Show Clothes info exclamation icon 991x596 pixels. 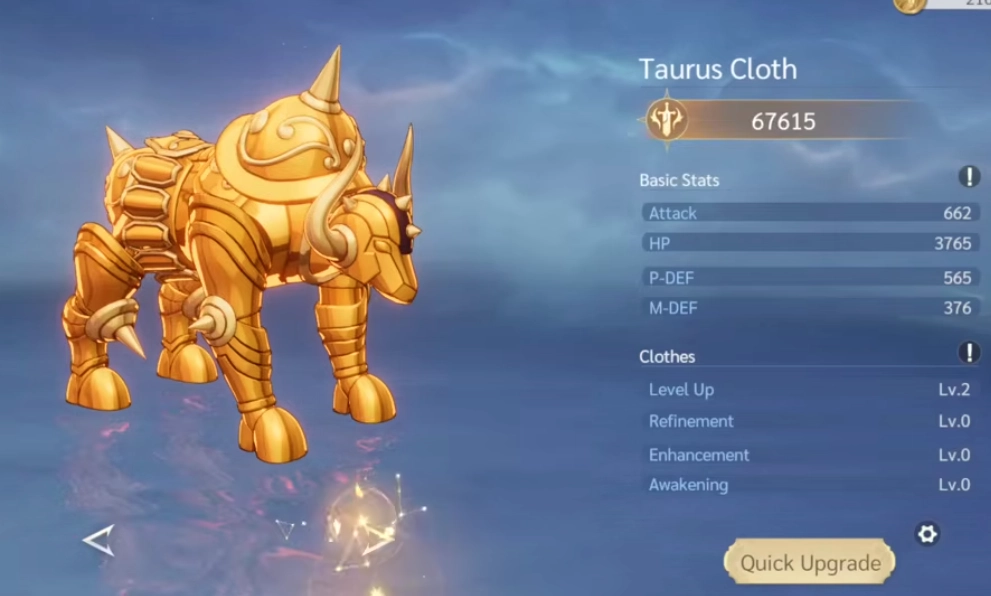pyautogui.click(x=969, y=353)
